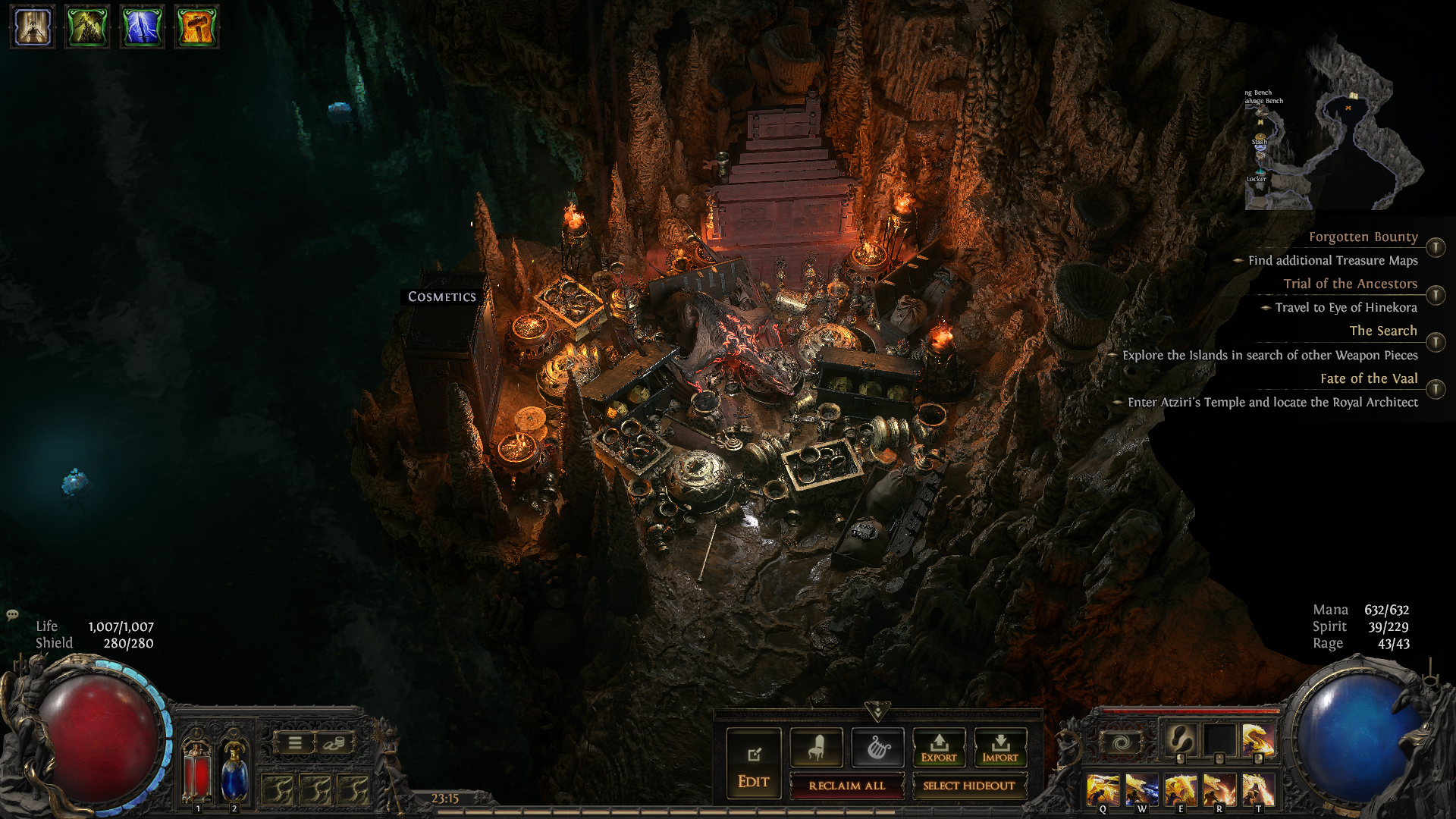Select the lightning sword buff icon
1456x819 pixels.
[142, 27]
